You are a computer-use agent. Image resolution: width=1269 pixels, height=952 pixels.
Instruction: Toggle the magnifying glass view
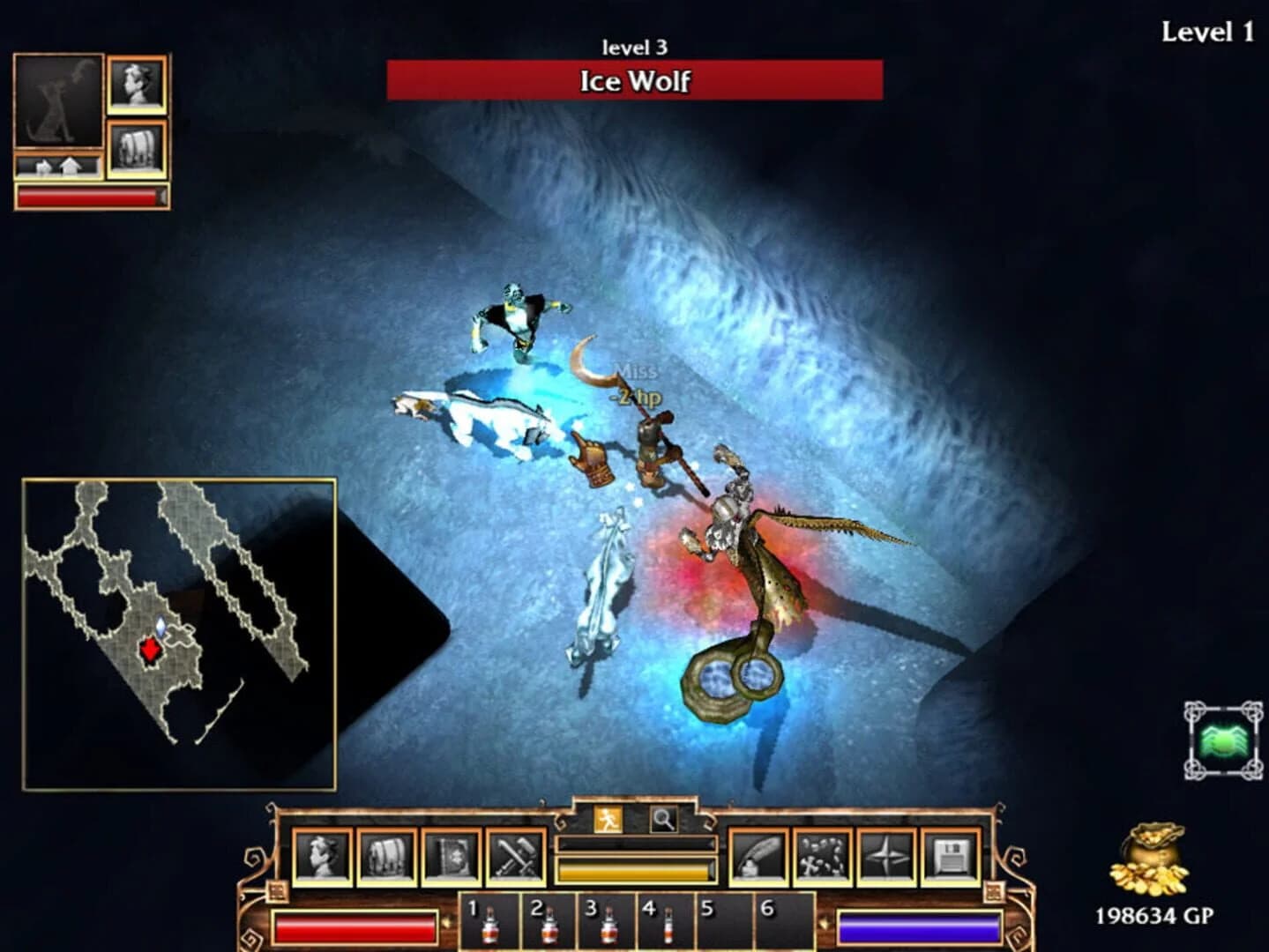click(x=662, y=818)
